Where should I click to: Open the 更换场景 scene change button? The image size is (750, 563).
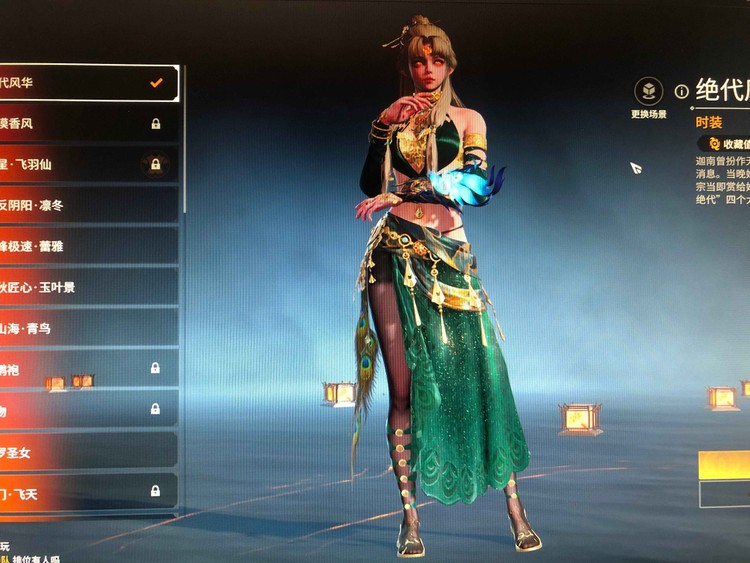(x=649, y=93)
